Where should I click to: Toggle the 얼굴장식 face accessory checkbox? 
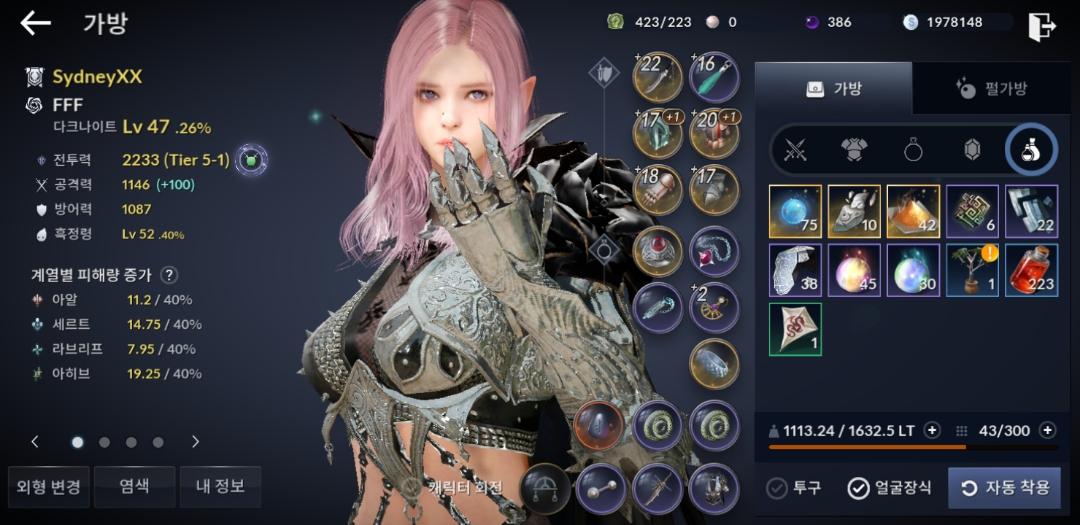pyautogui.click(x=890, y=488)
